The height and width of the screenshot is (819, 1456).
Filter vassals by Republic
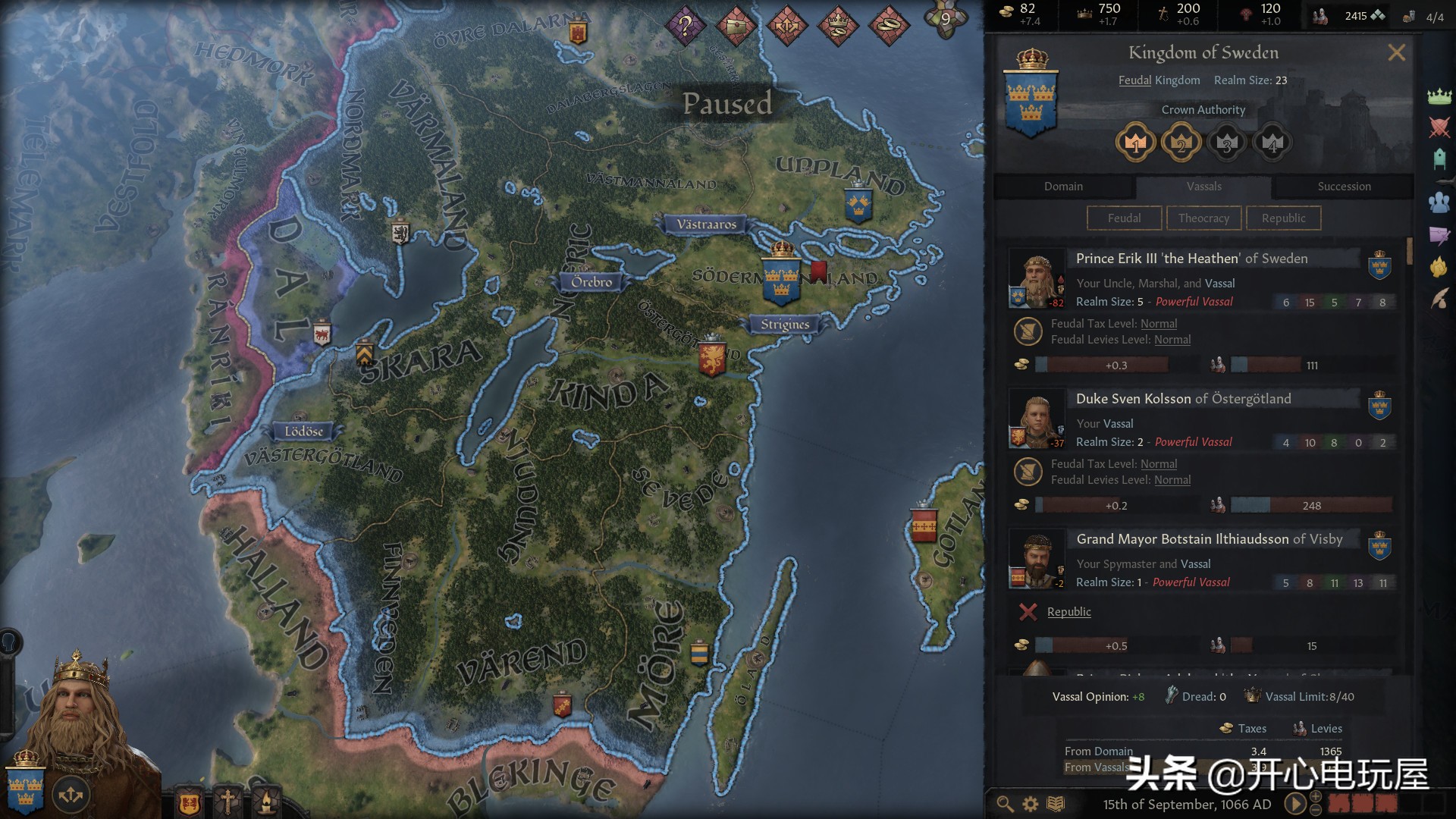coord(1283,218)
